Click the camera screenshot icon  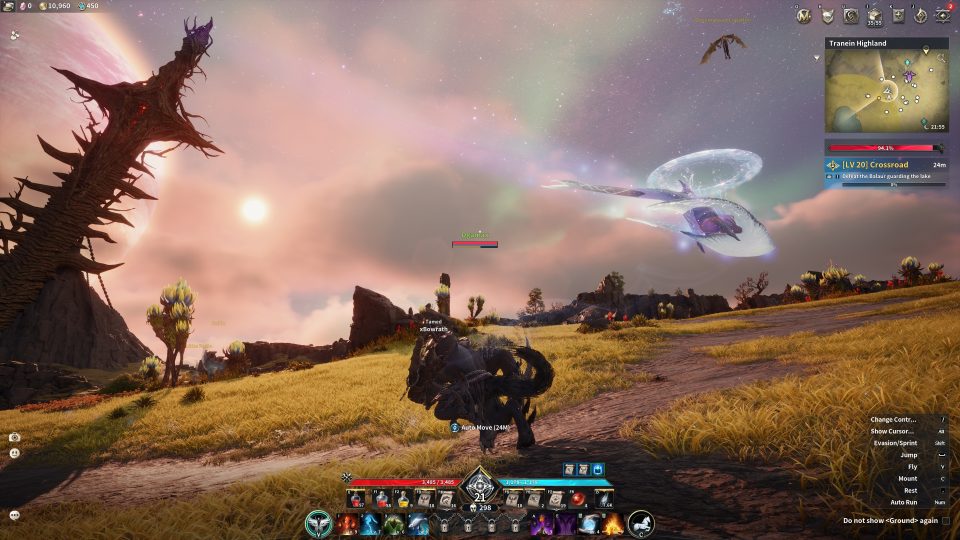click(x=15, y=437)
